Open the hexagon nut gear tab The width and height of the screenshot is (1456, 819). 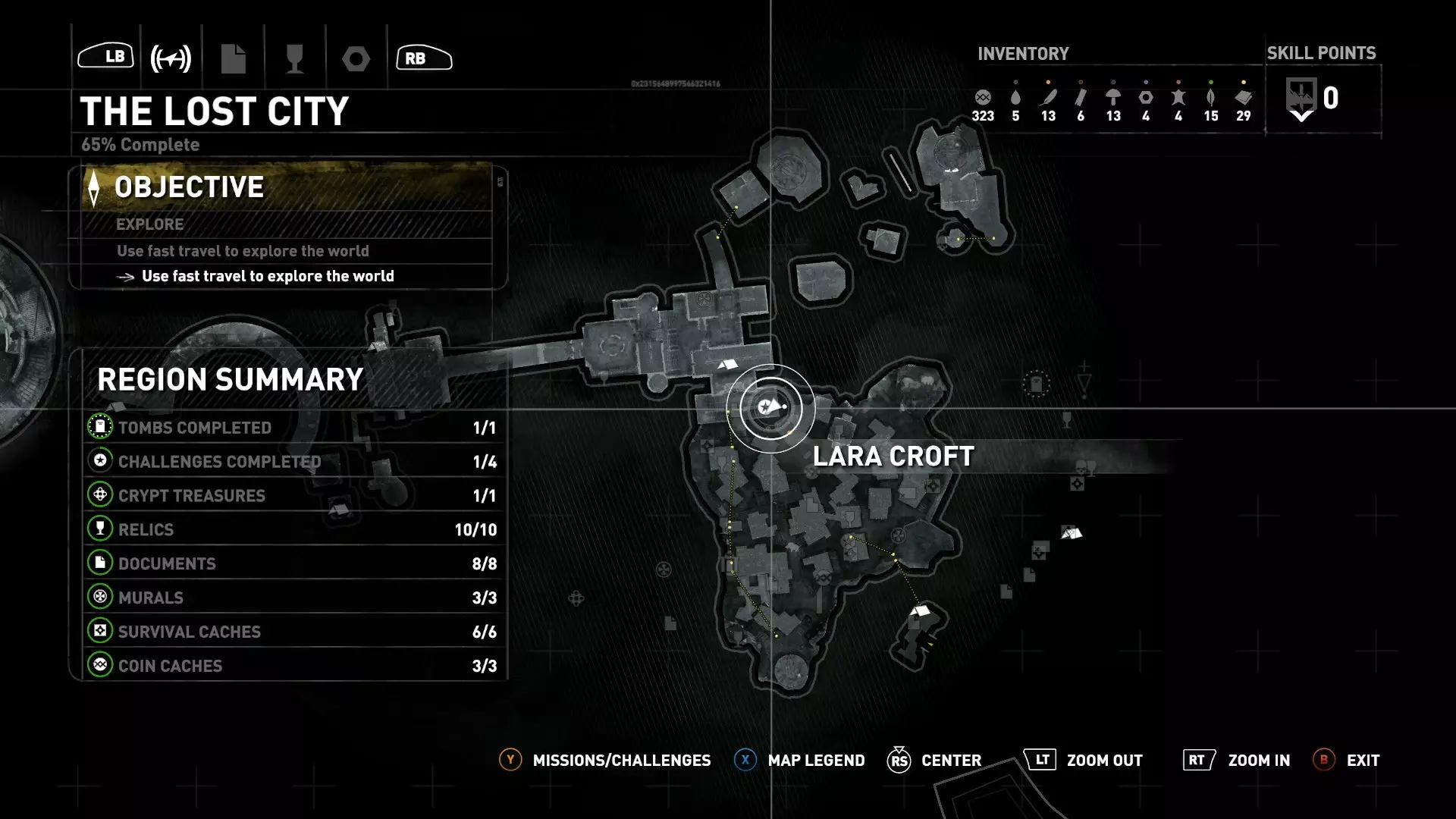click(x=356, y=58)
